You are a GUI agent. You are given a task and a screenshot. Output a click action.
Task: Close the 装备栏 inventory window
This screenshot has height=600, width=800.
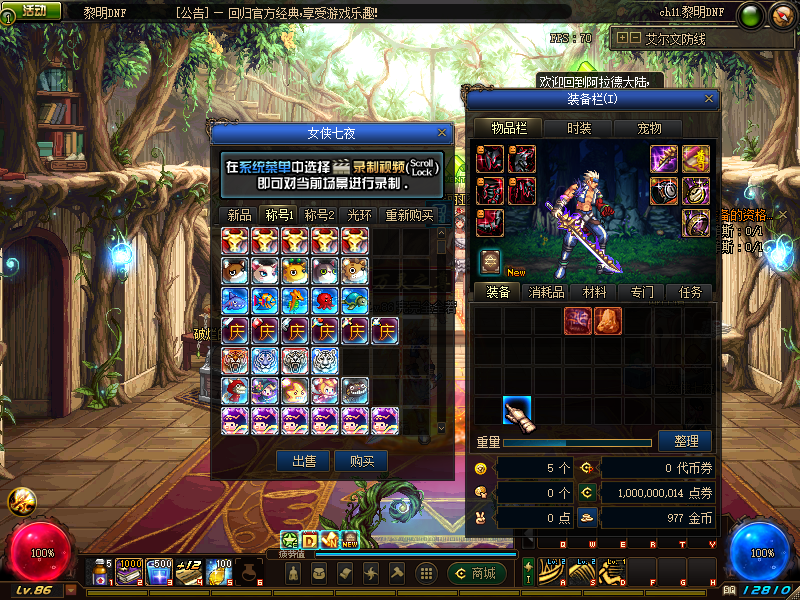click(x=709, y=99)
